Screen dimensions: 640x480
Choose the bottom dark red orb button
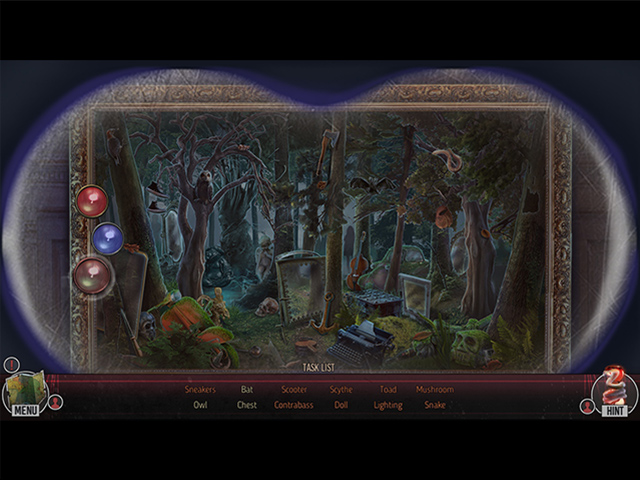coord(93,275)
